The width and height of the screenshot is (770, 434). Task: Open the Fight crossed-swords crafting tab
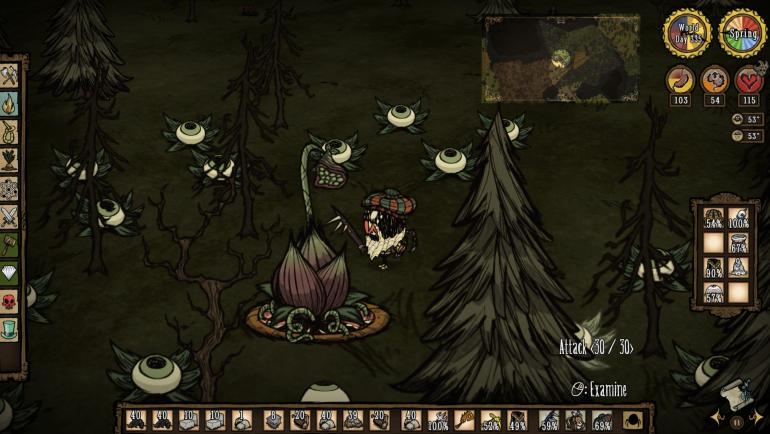(11, 215)
